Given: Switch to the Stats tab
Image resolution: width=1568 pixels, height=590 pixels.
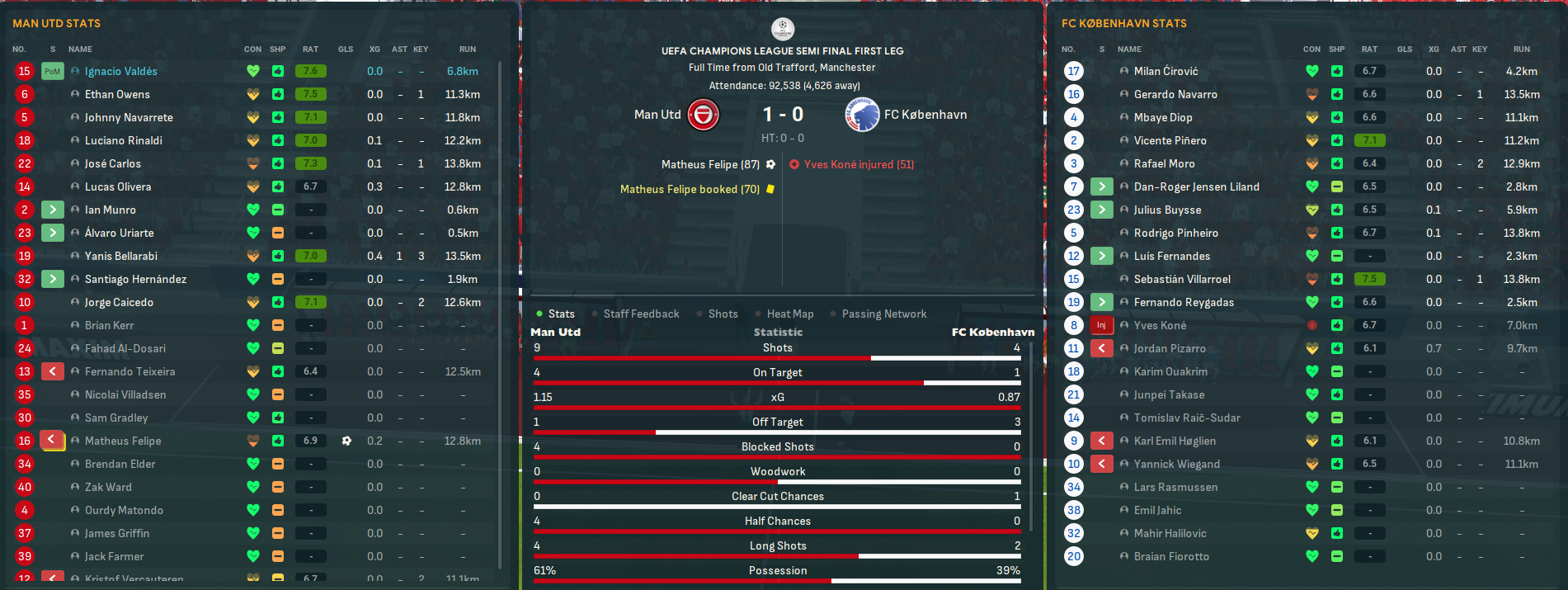Looking at the screenshot, I should pyautogui.click(x=560, y=314).
